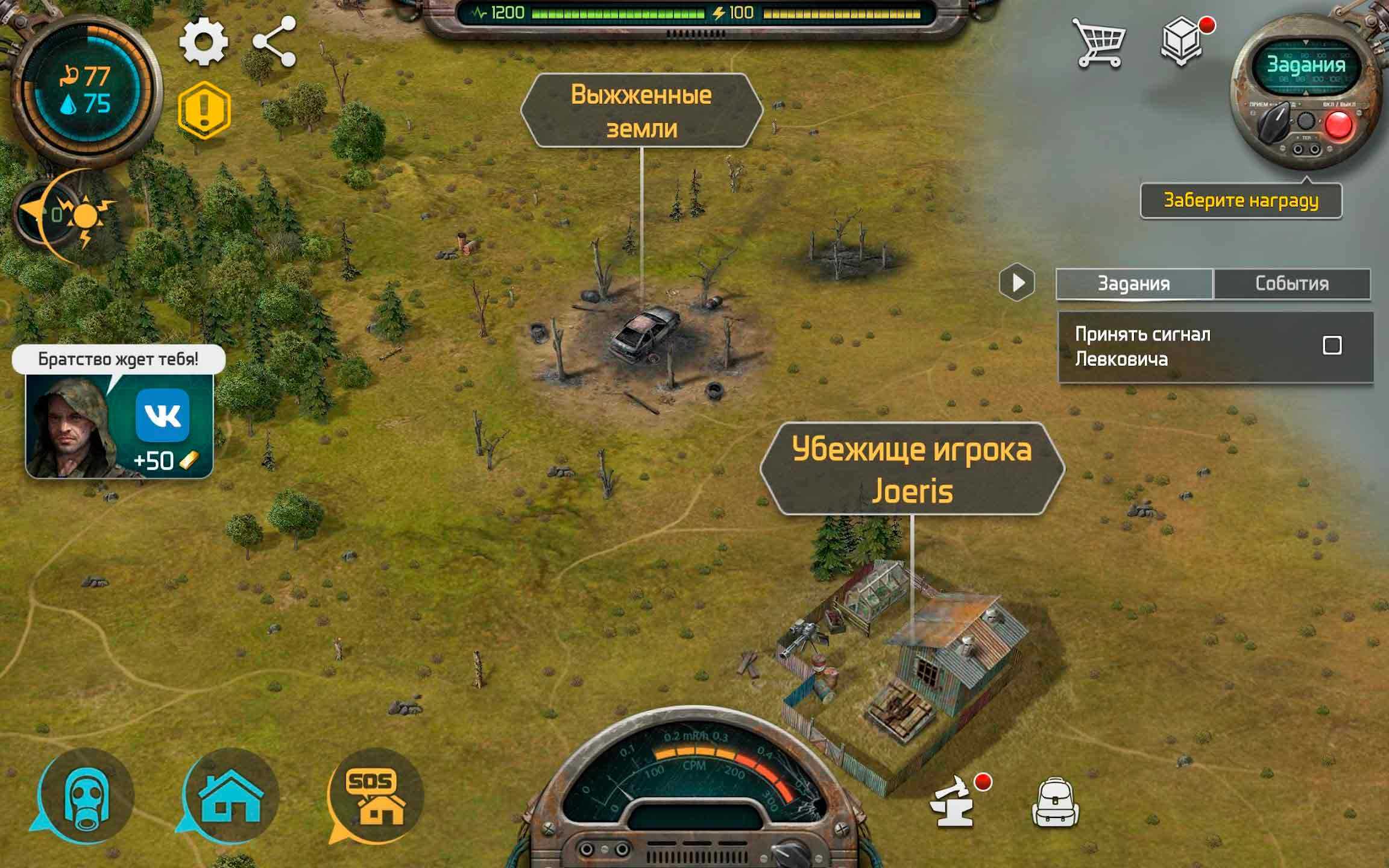The height and width of the screenshot is (868, 1389).
Task: Open the SOS house button
Action: (x=376, y=796)
